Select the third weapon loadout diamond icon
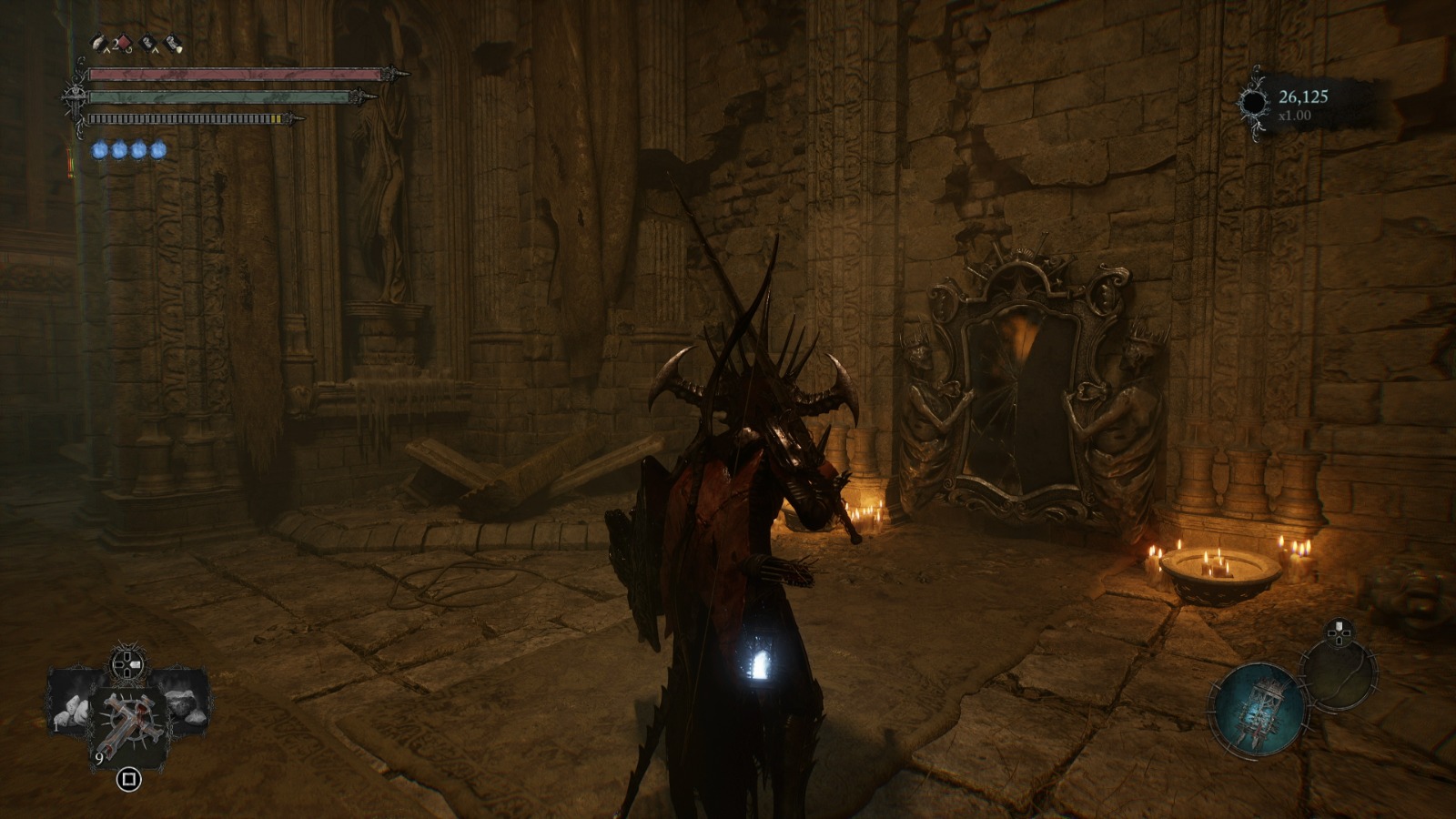The image size is (1456, 819). tap(148, 43)
